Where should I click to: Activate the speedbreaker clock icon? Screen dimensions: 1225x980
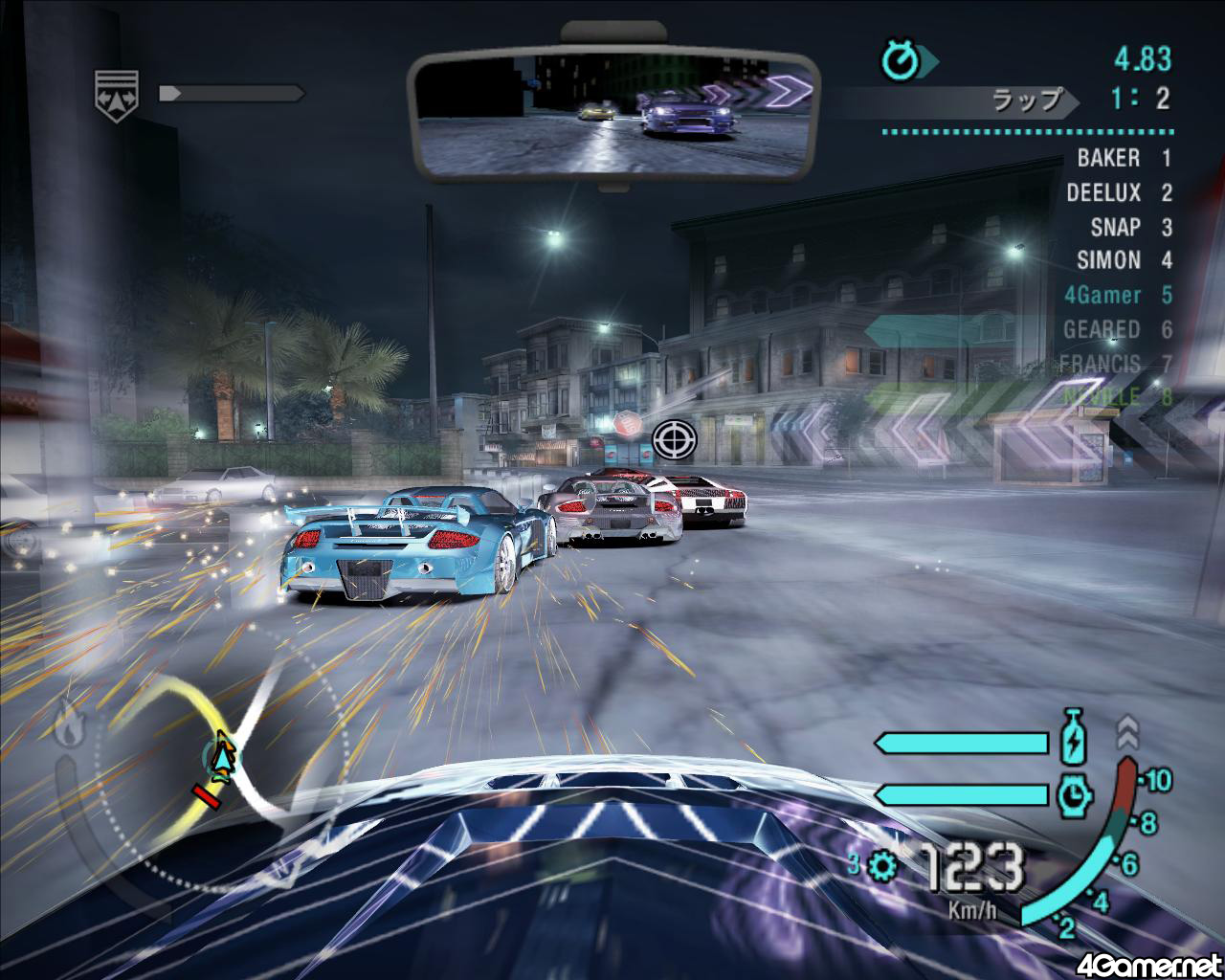pyautogui.click(x=1074, y=793)
